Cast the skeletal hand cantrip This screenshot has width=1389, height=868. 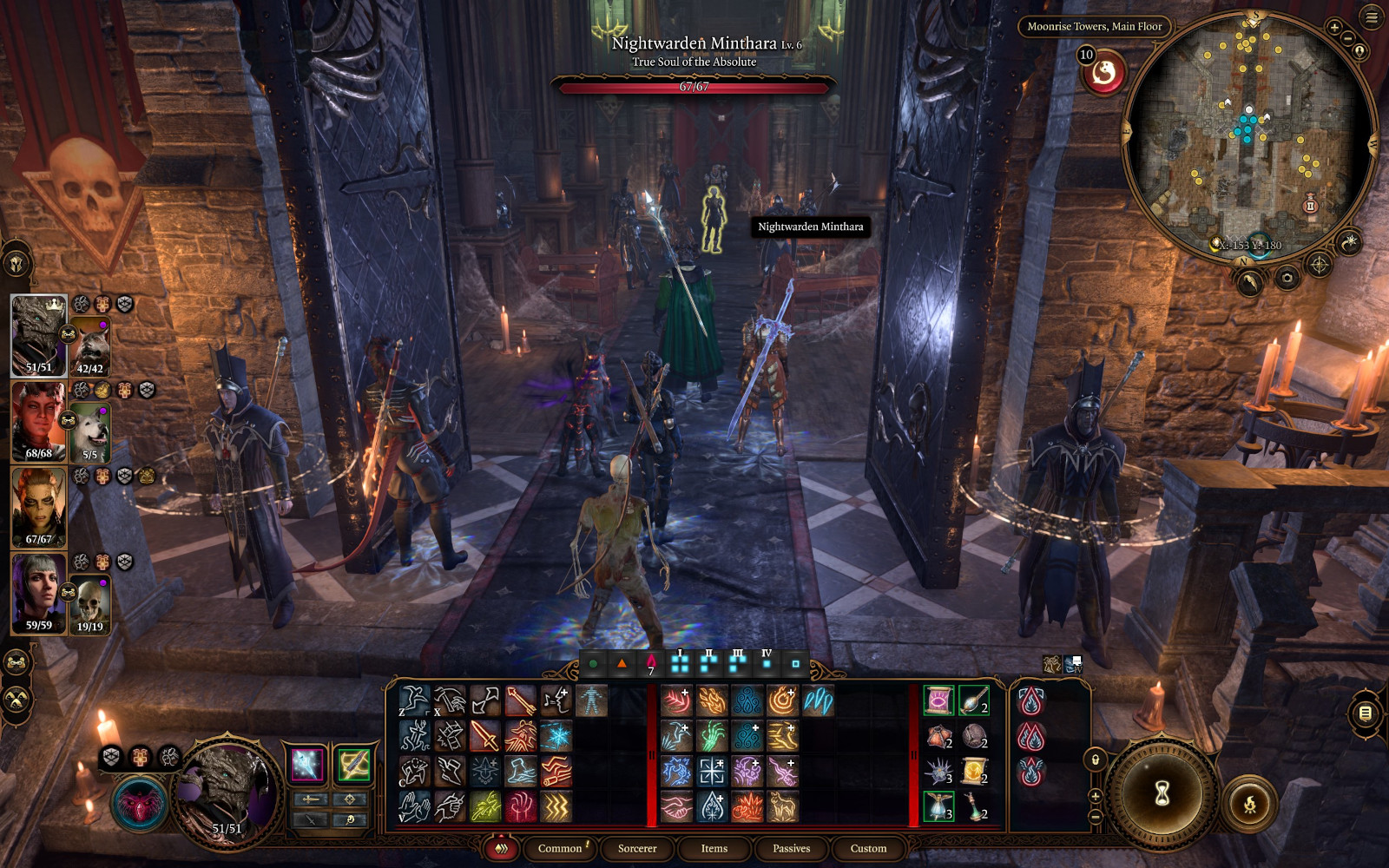point(712,736)
